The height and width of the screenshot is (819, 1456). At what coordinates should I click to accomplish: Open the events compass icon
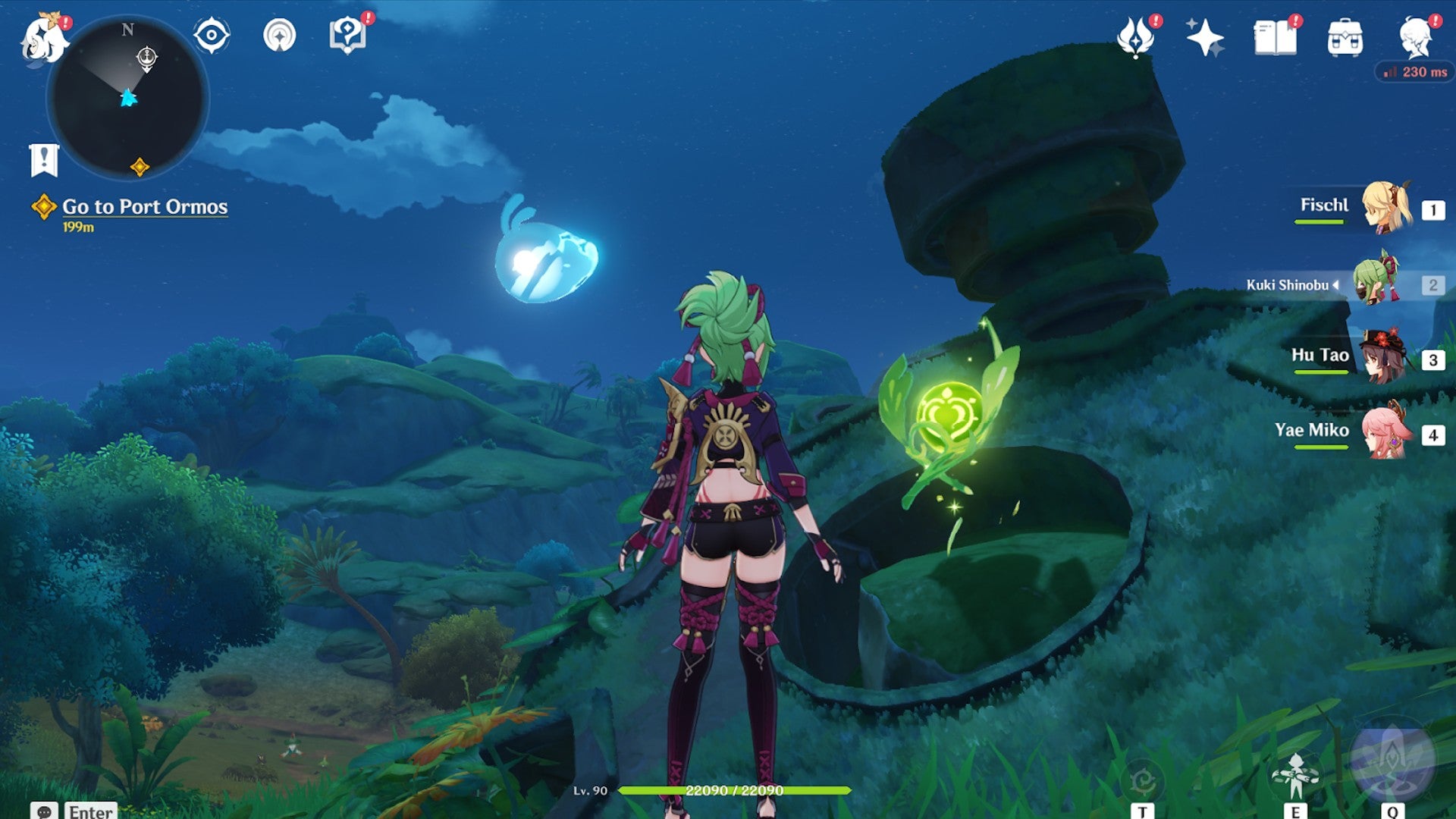[x=279, y=35]
